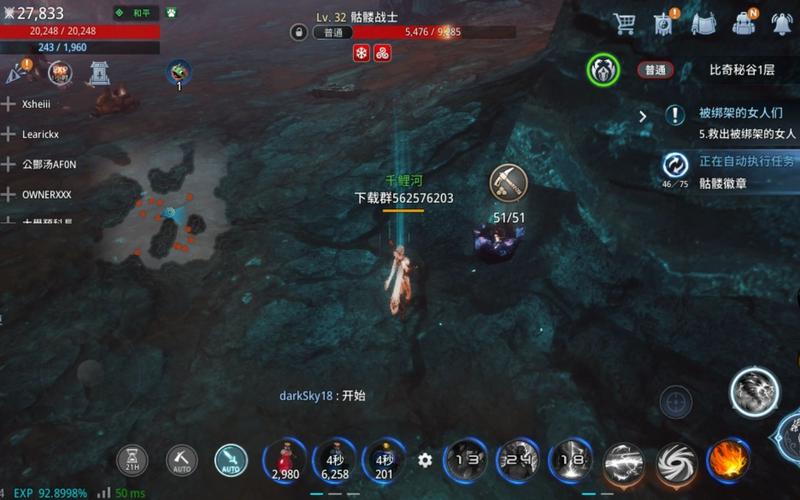
Task: Toggle the target lock icon
Action: 676,404
